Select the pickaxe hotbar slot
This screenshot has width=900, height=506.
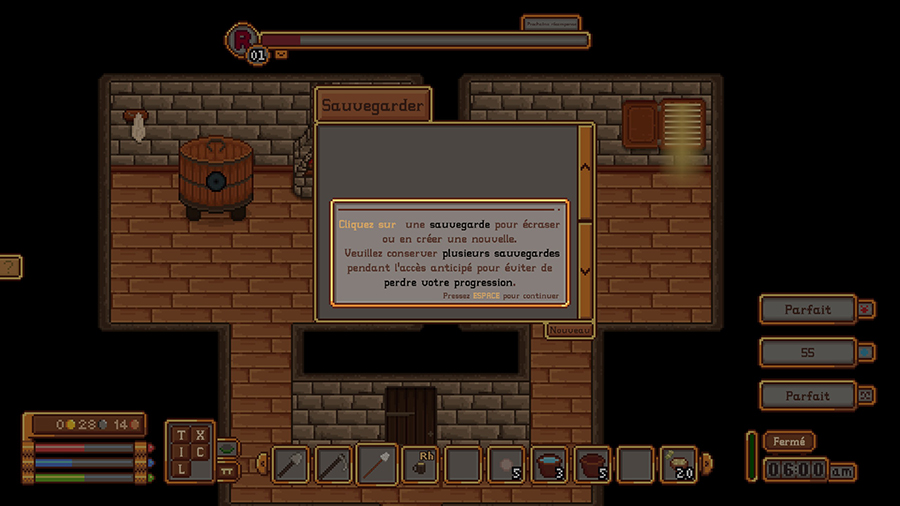pos(333,464)
